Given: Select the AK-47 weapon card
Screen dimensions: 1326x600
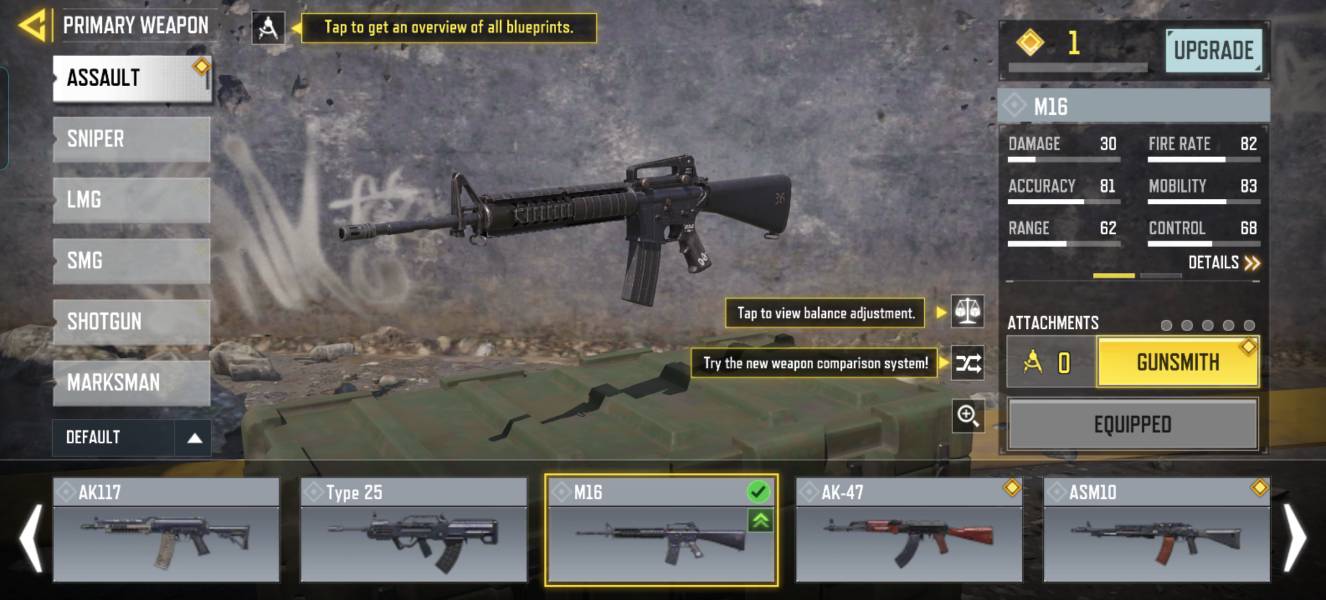Looking at the screenshot, I should click(x=908, y=530).
